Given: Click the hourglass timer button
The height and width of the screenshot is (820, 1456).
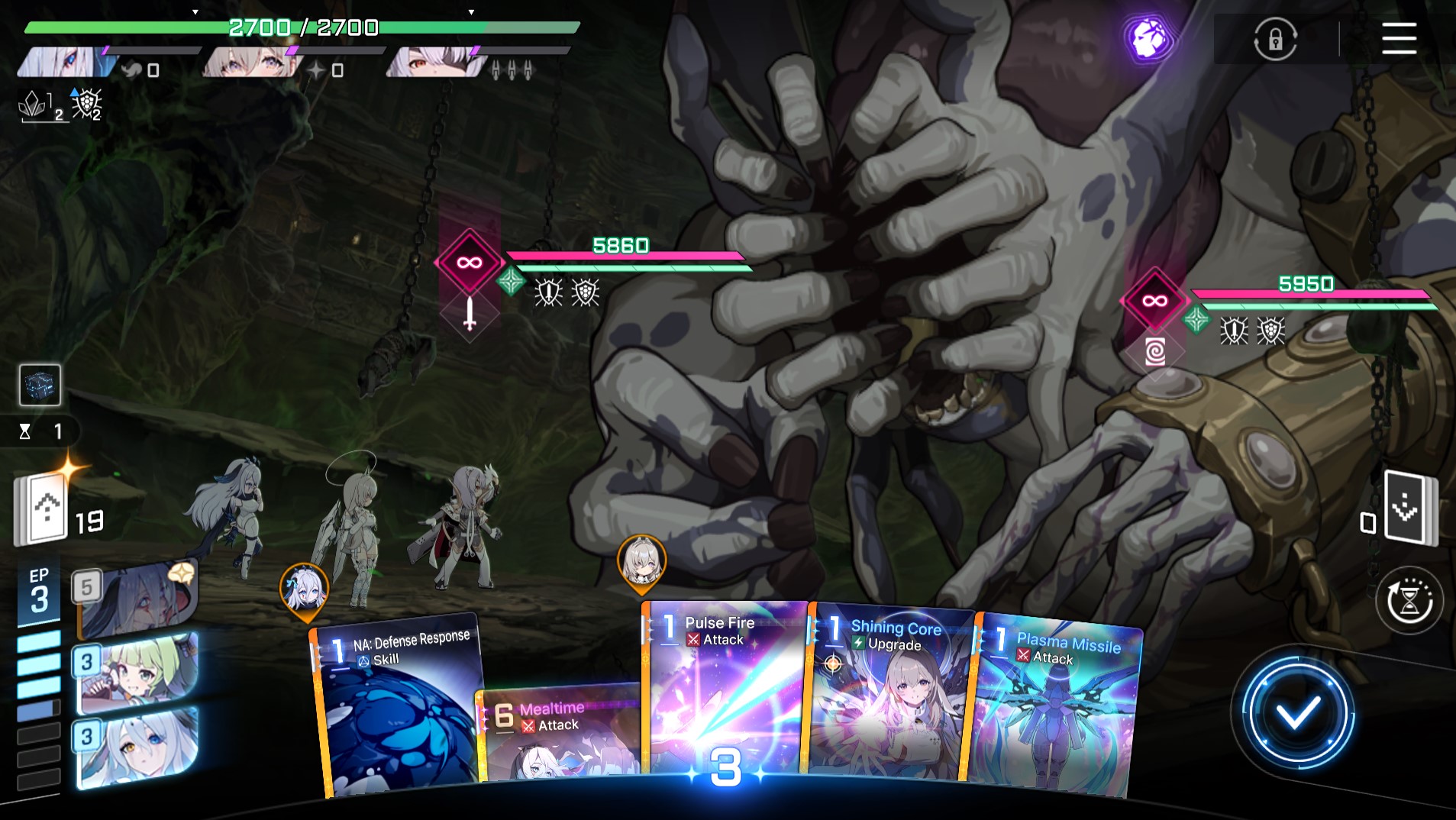Looking at the screenshot, I should coord(1409,601).
